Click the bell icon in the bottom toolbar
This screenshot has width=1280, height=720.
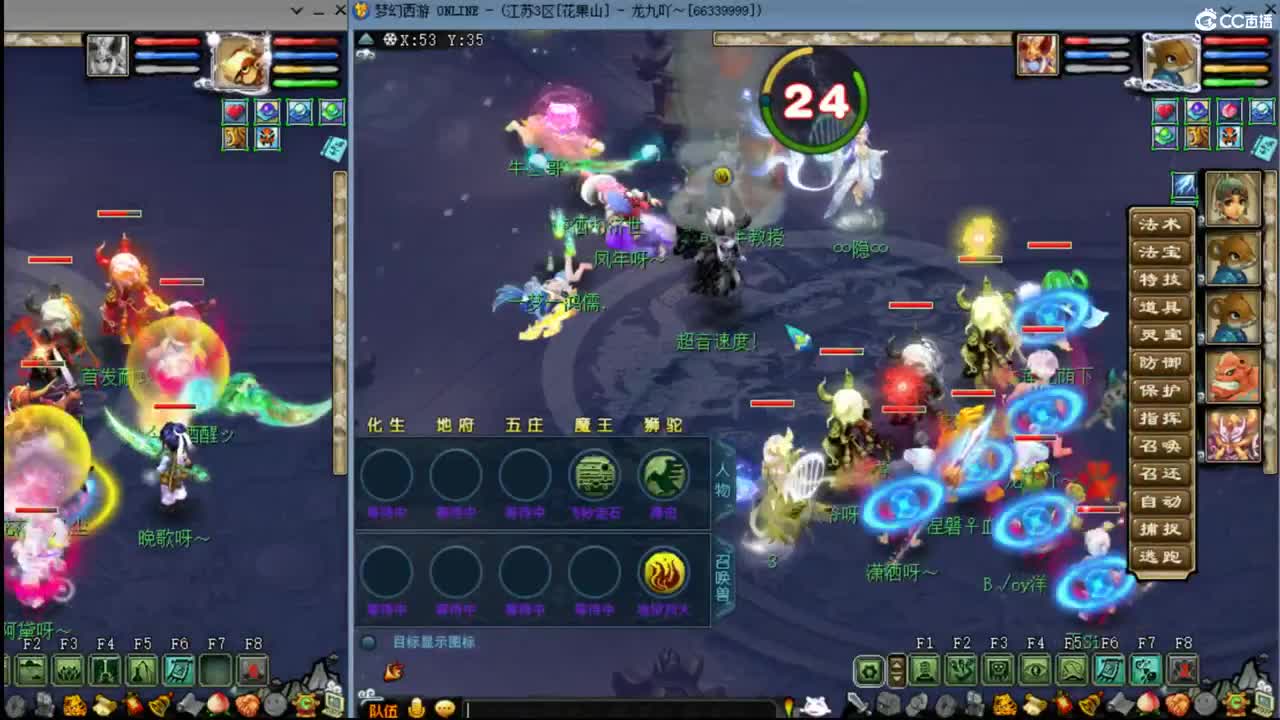1089,702
